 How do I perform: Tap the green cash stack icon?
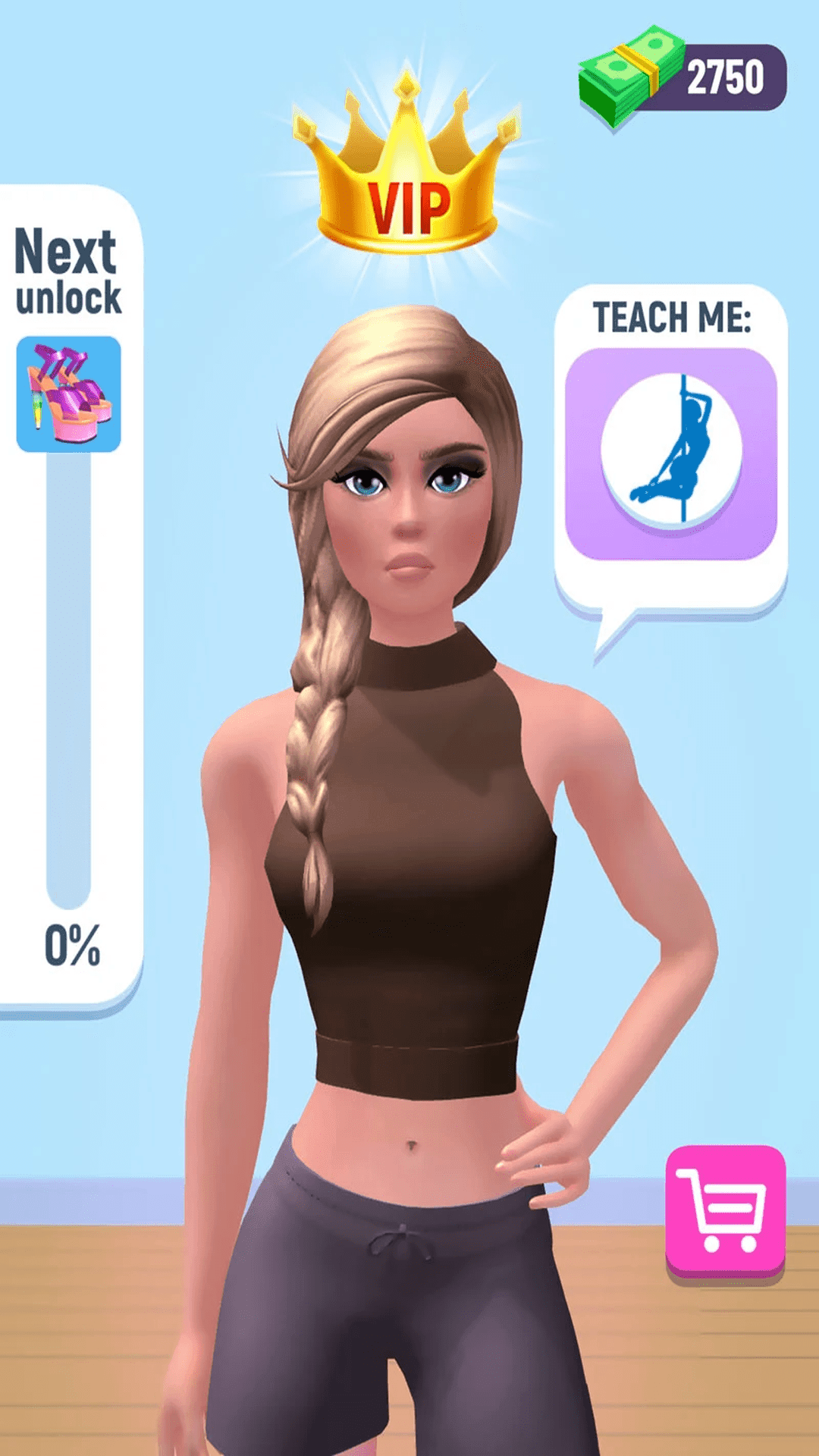(x=628, y=74)
